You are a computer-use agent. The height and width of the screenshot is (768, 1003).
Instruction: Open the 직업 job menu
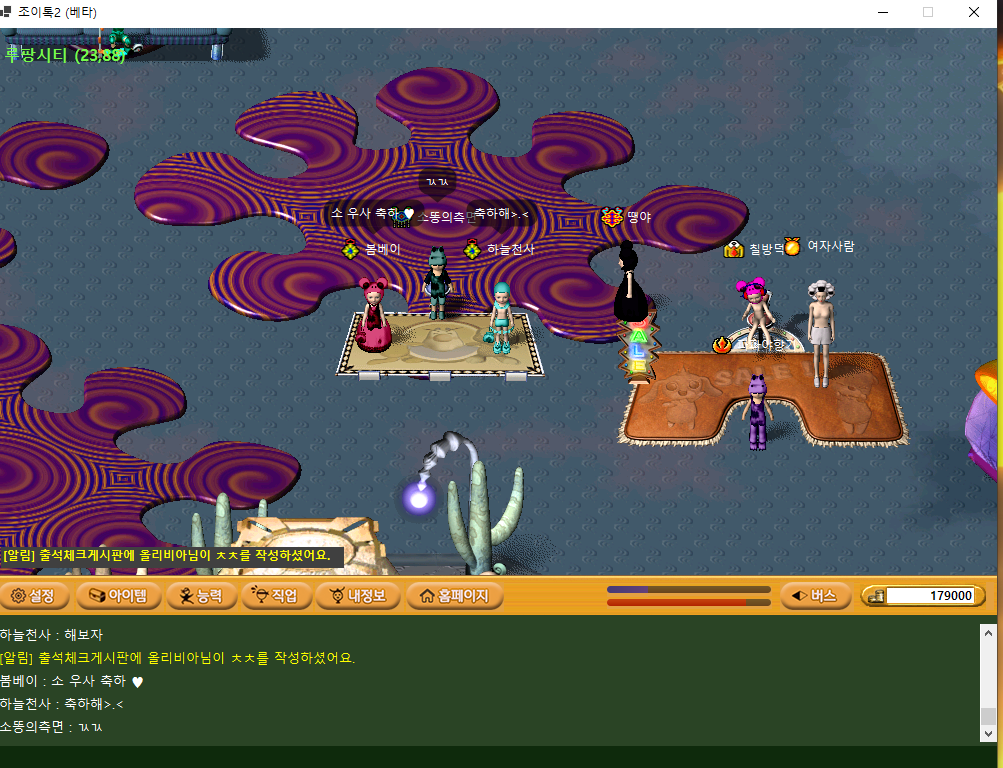275,596
